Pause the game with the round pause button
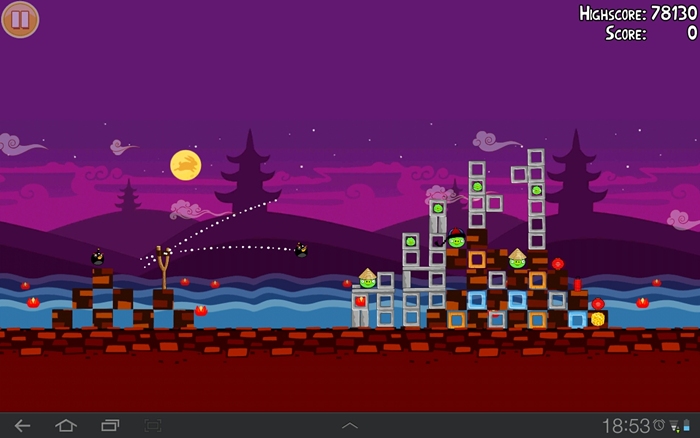The height and width of the screenshot is (438, 700). click(20, 19)
